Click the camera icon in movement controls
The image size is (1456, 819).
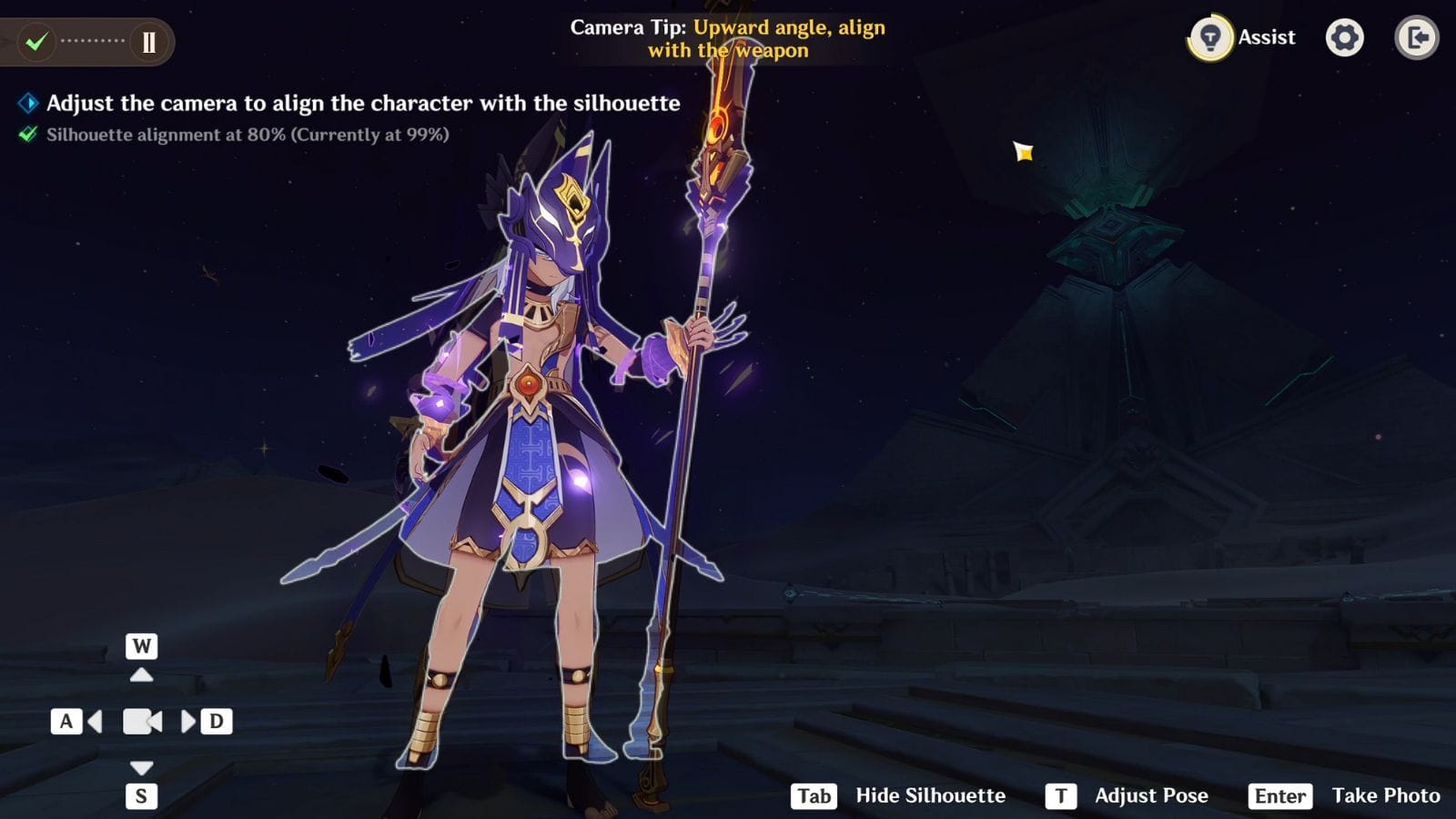[142, 723]
